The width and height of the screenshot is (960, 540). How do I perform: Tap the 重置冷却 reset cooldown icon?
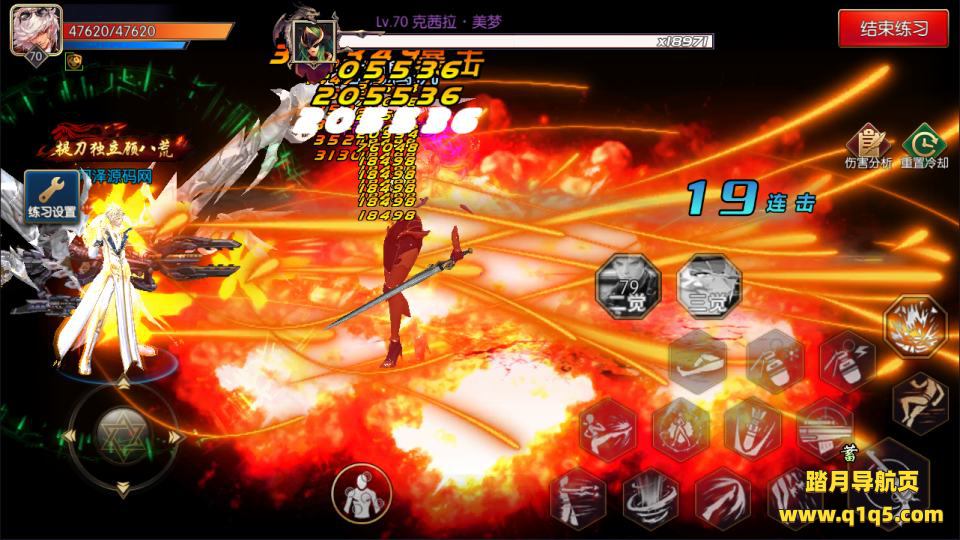pyautogui.click(x=923, y=145)
